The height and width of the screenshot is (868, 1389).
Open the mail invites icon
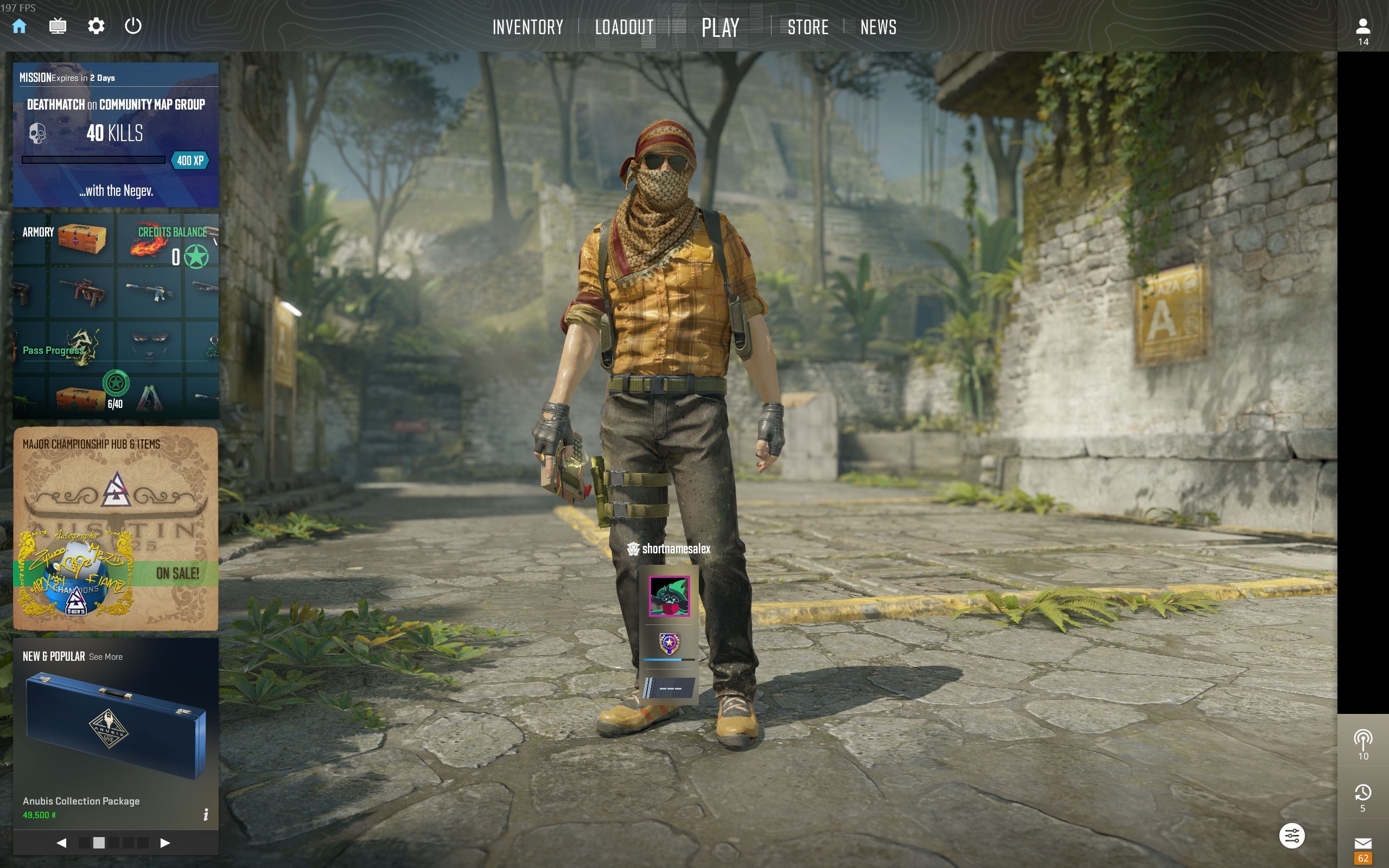click(1362, 844)
